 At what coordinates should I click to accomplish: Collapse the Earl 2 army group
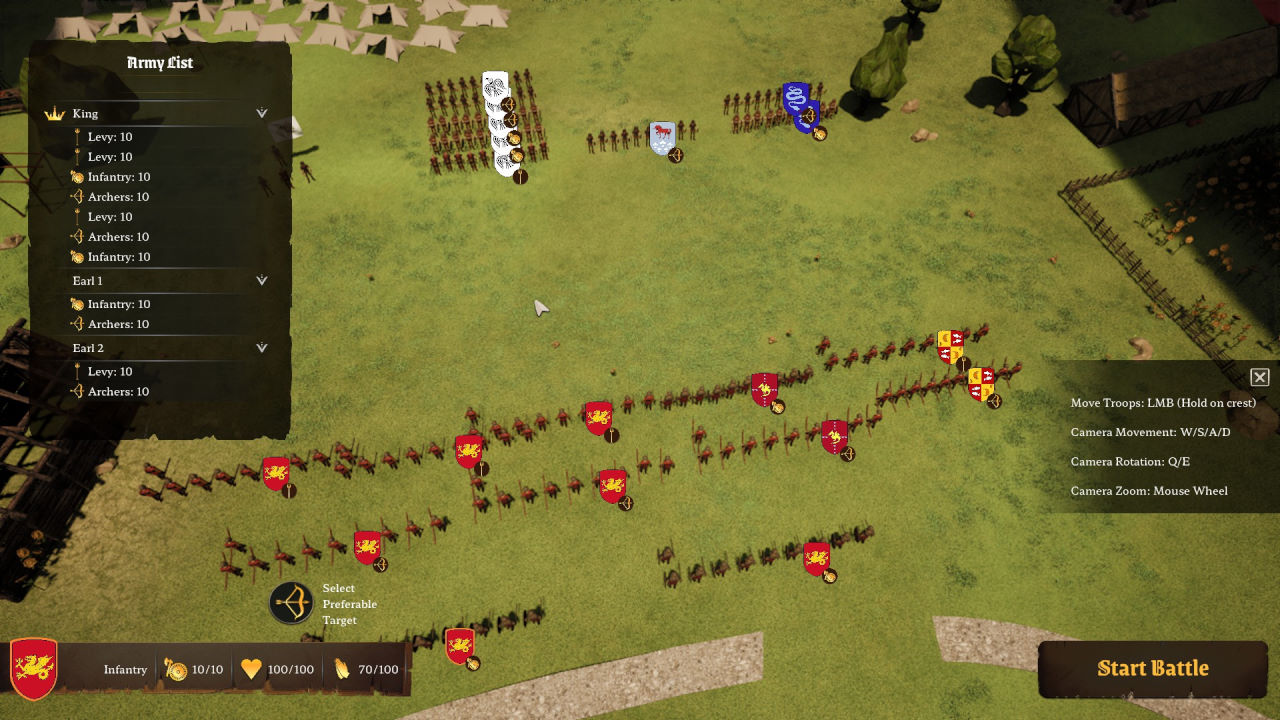pos(262,348)
